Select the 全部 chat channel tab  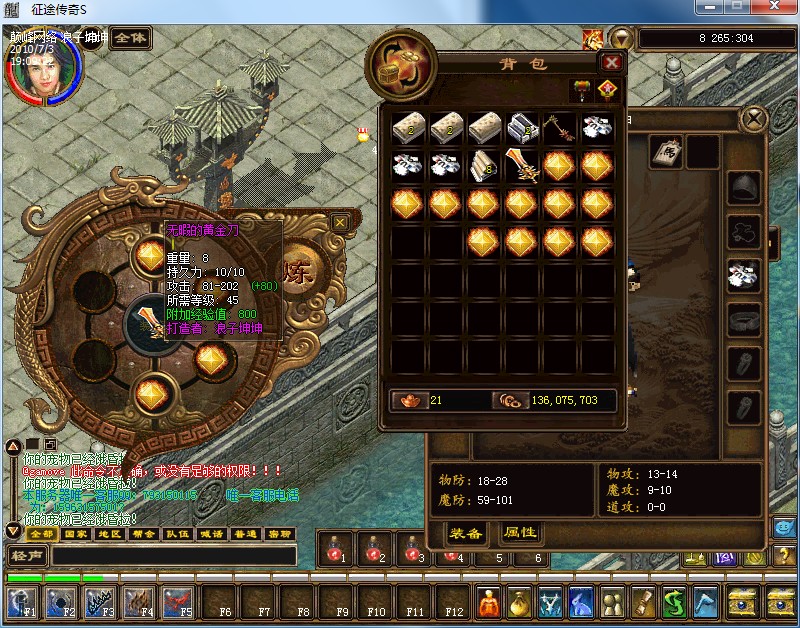pyautogui.click(x=40, y=534)
